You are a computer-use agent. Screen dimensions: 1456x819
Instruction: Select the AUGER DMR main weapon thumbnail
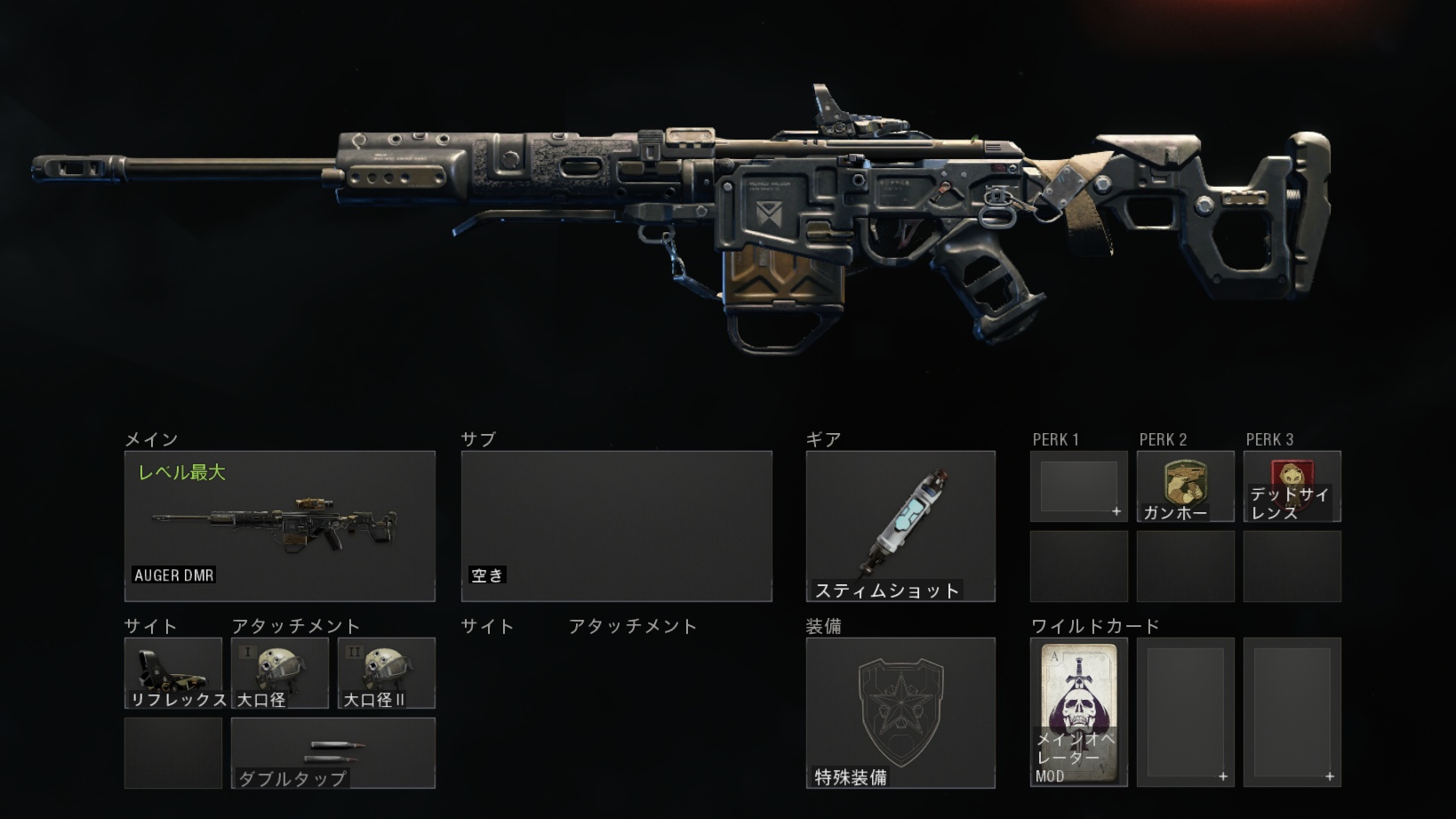[x=280, y=525]
